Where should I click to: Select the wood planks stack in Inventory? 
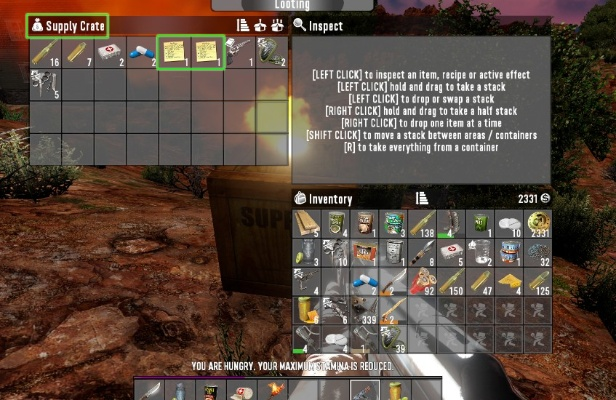click(307, 223)
